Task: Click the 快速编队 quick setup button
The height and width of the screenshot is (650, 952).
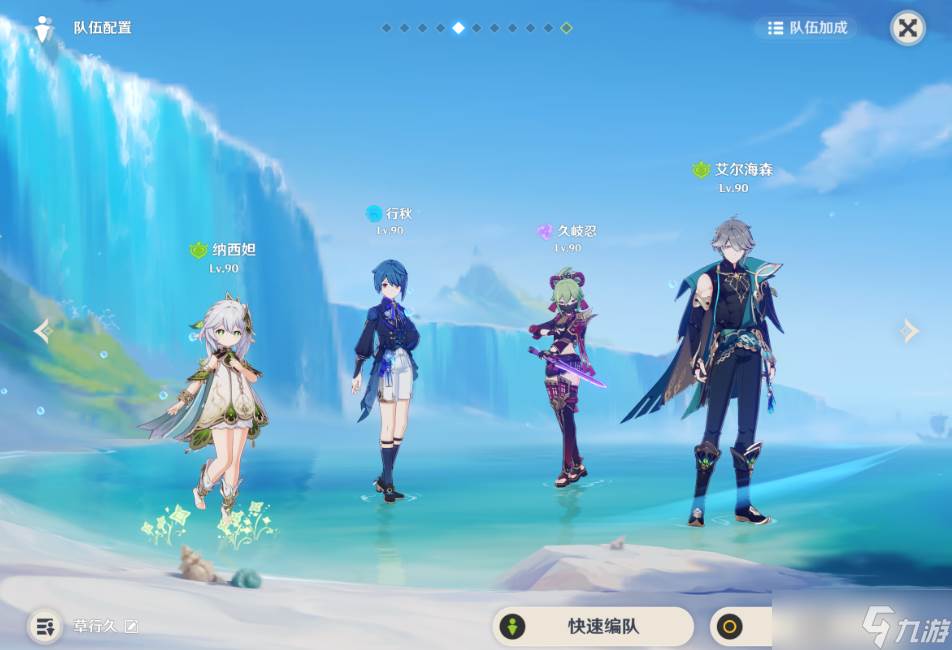Action: pyautogui.click(x=593, y=627)
